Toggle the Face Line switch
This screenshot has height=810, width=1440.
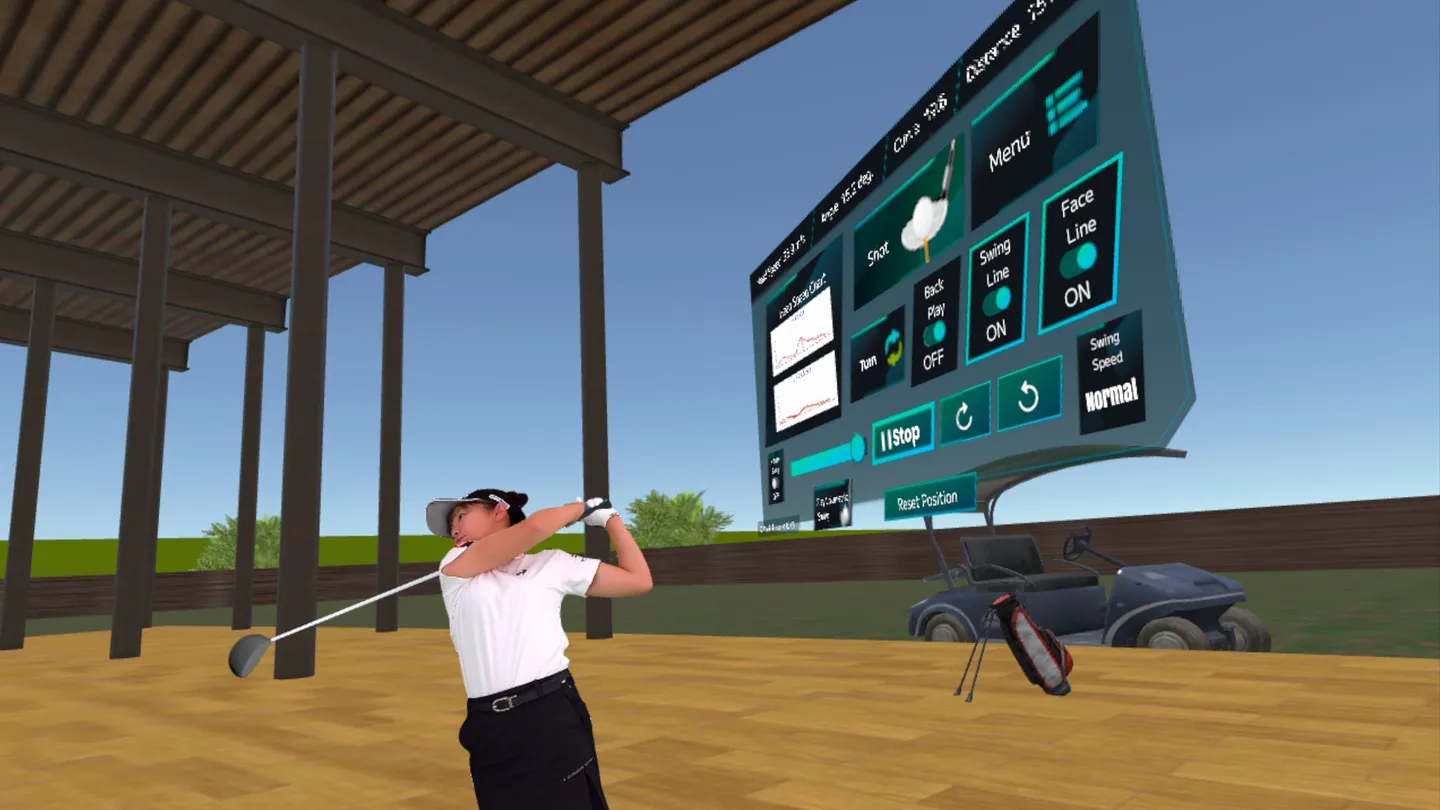[x=1079, y=258]
